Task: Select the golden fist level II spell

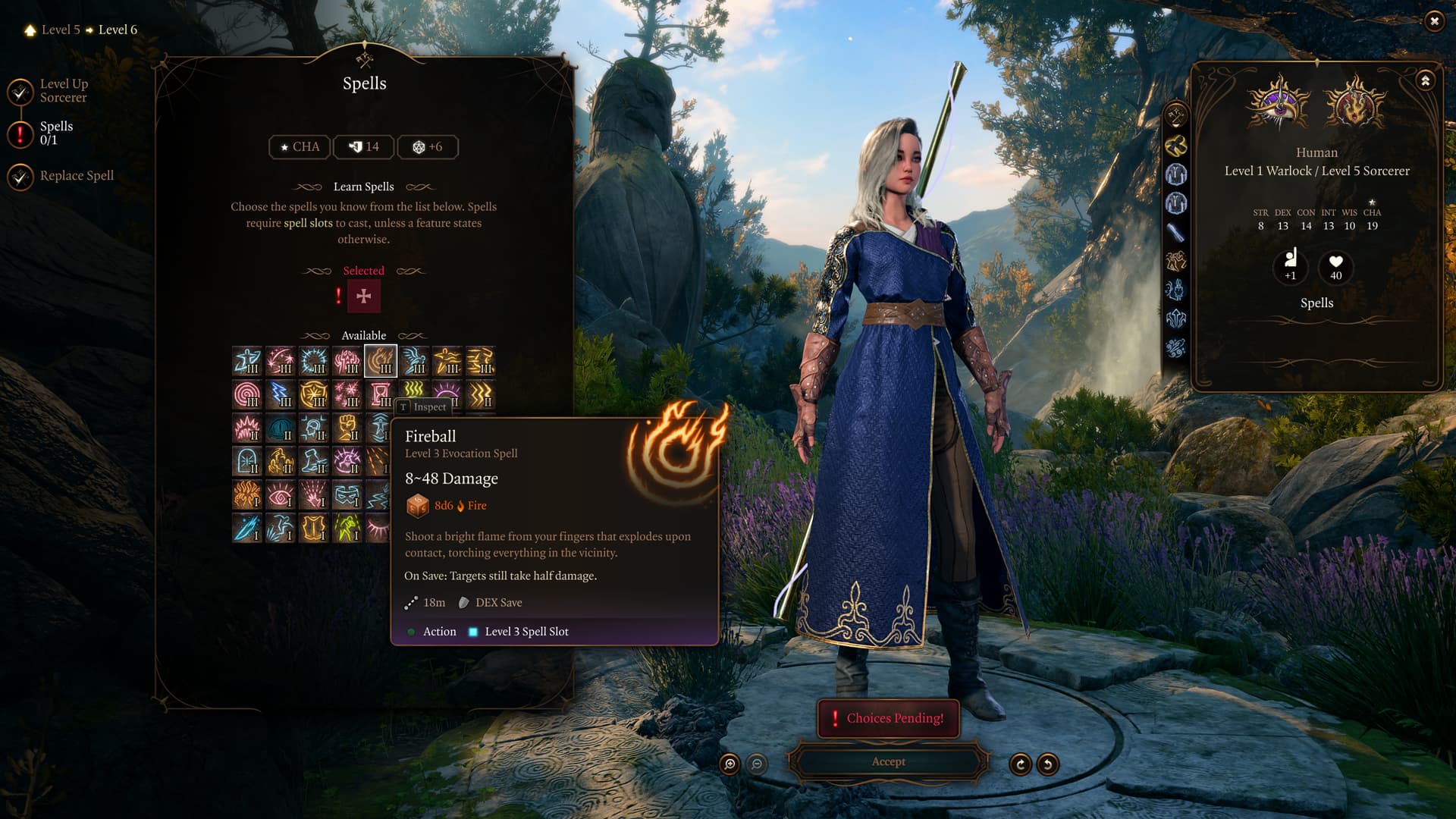Action: pos(347,428)
